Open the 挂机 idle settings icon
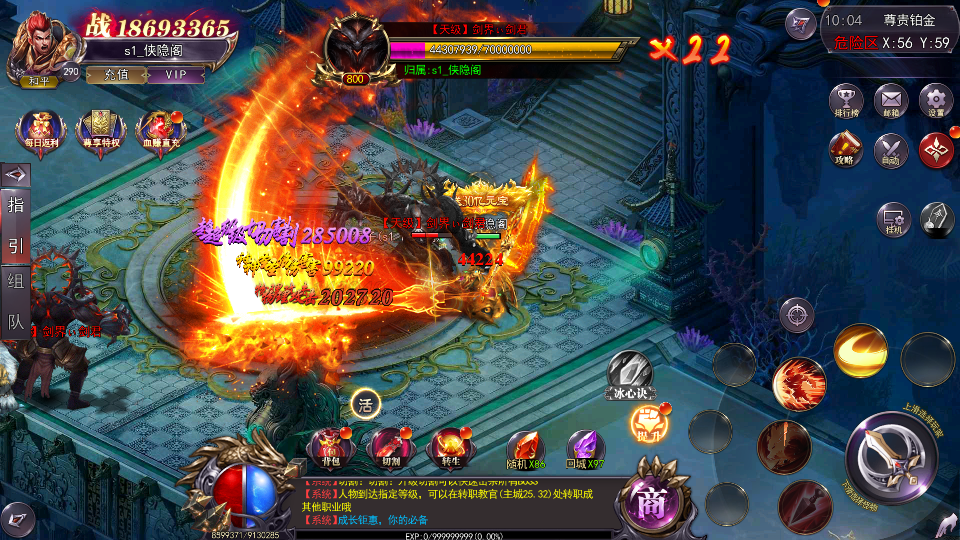 pyautogui.click(x=893, y=220)
